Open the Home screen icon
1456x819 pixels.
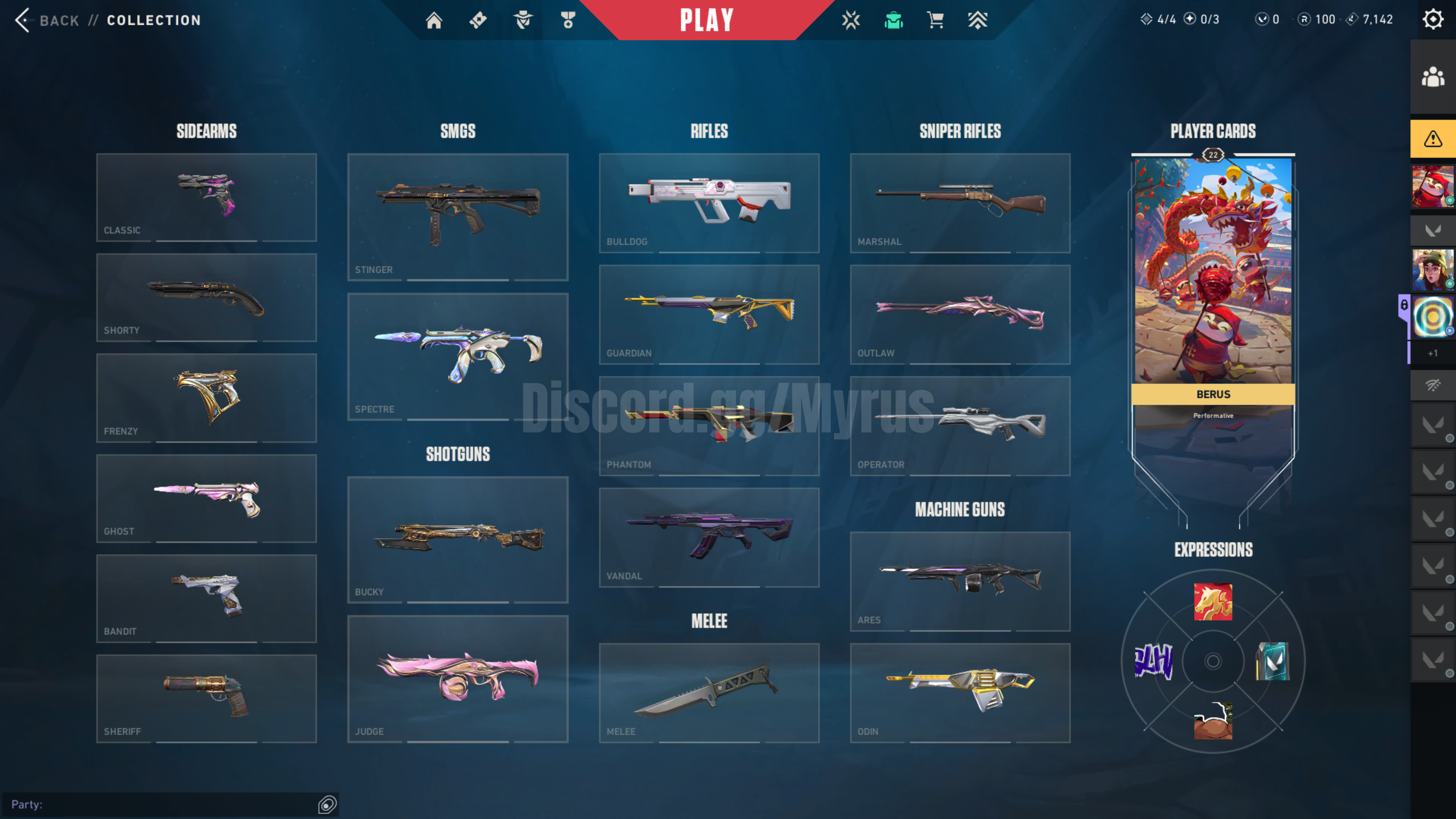[433, 20]
